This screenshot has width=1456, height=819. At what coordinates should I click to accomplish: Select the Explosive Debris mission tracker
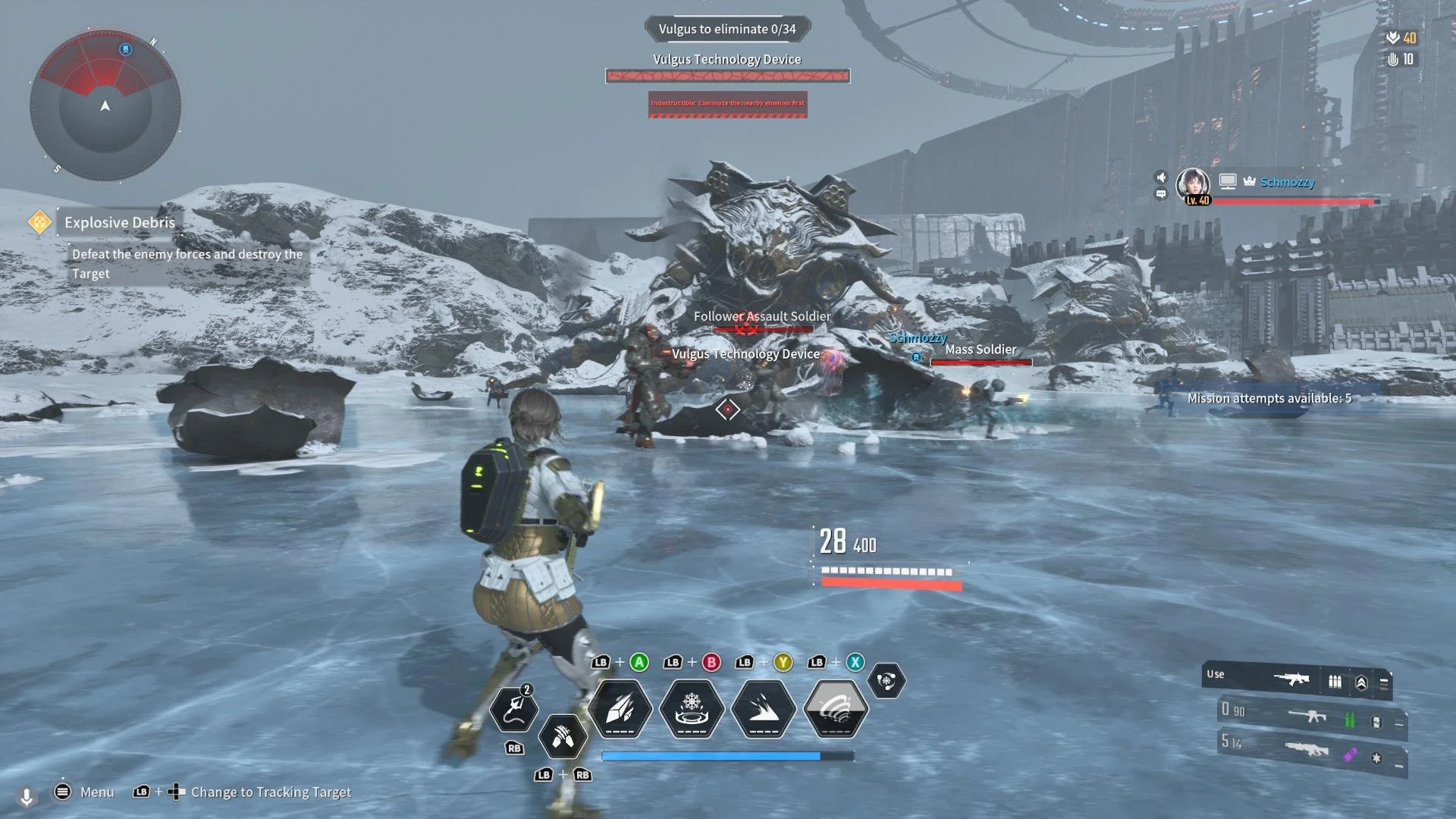pos(119,222)
